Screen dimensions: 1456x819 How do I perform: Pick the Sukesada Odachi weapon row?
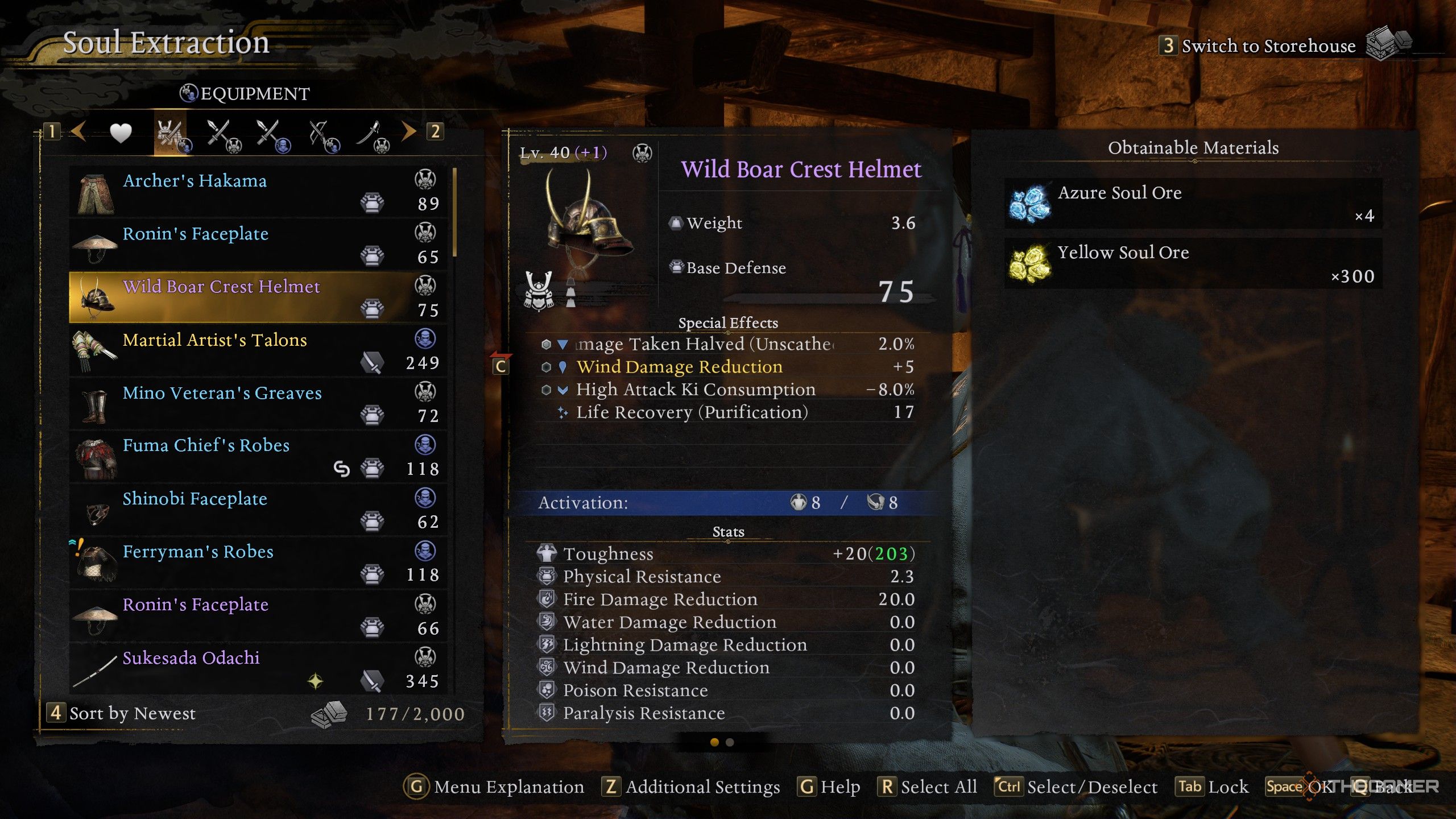257,668
